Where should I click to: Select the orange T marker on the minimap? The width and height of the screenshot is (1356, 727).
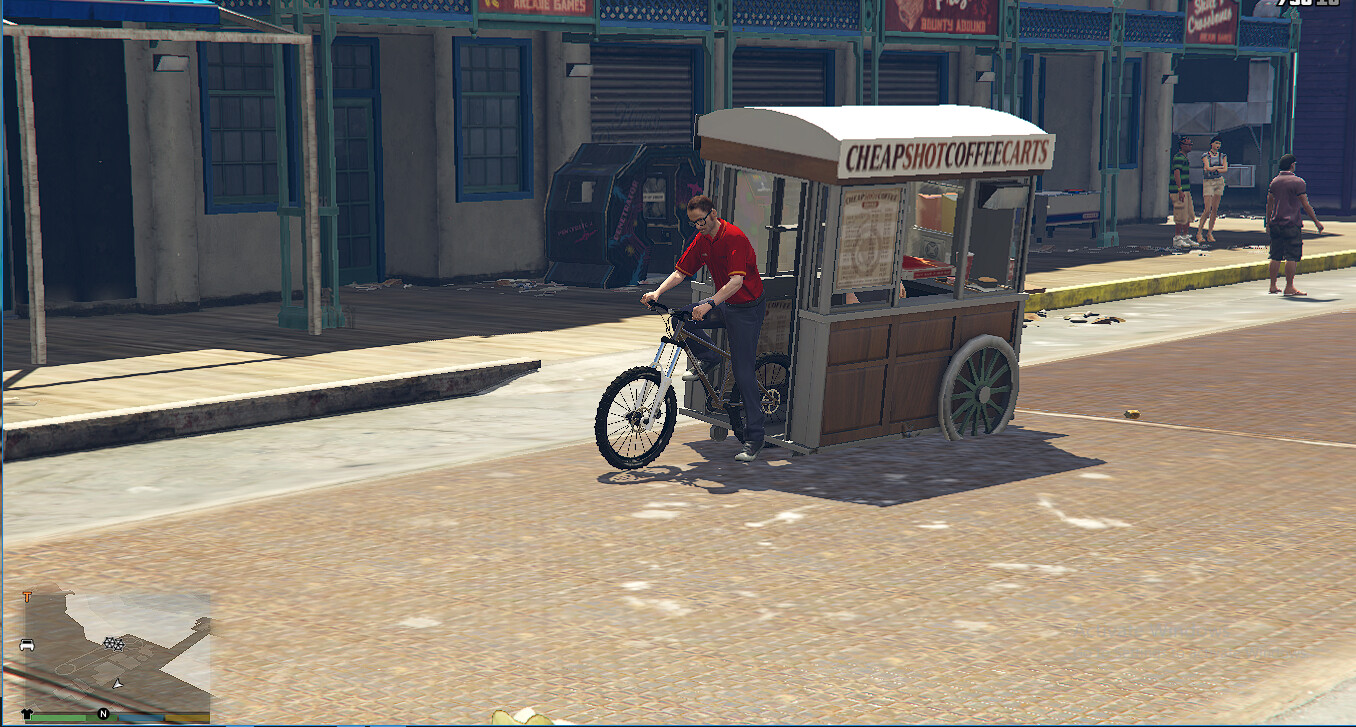tap(27, 596)
